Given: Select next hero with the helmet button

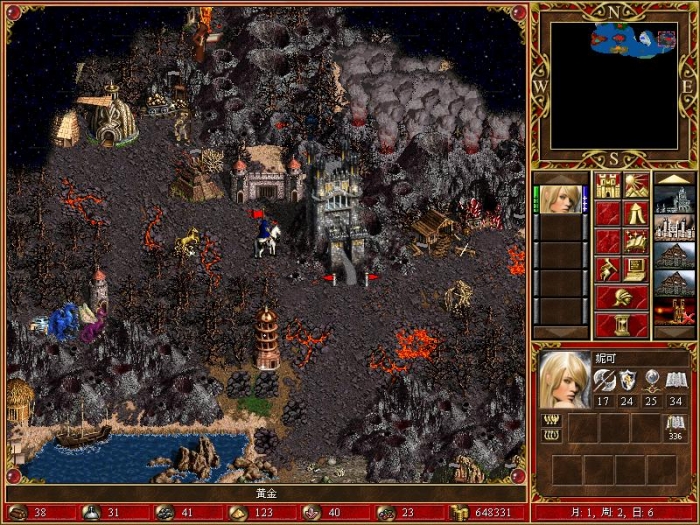Looking at the screenshot, I should [x=622, y=297].
